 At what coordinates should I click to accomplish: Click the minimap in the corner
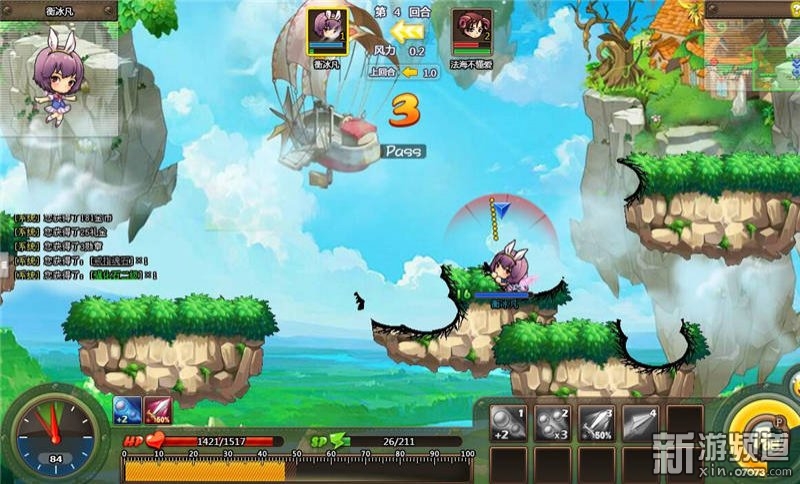[x=751, y=43]
